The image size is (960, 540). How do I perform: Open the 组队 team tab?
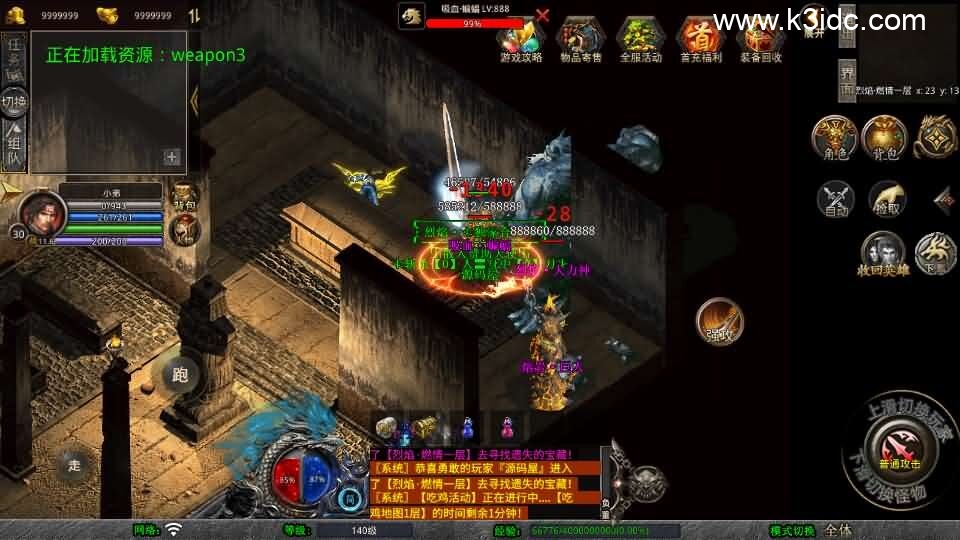click(x=14, y=146)
